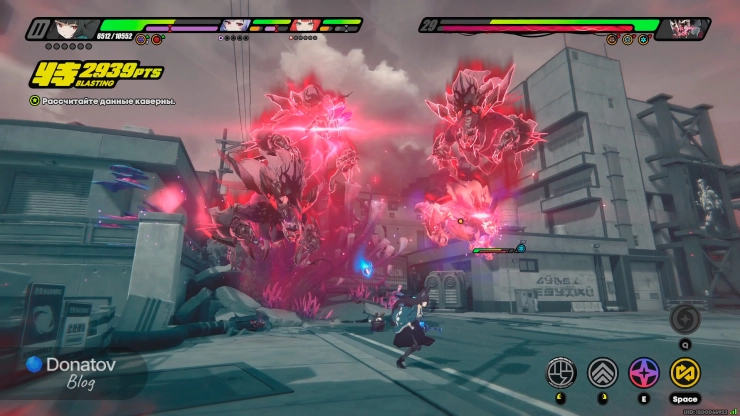Tap the yellow character swap icon
The height and width of the screenshot is (416, 740).
[x=685, y=373]
